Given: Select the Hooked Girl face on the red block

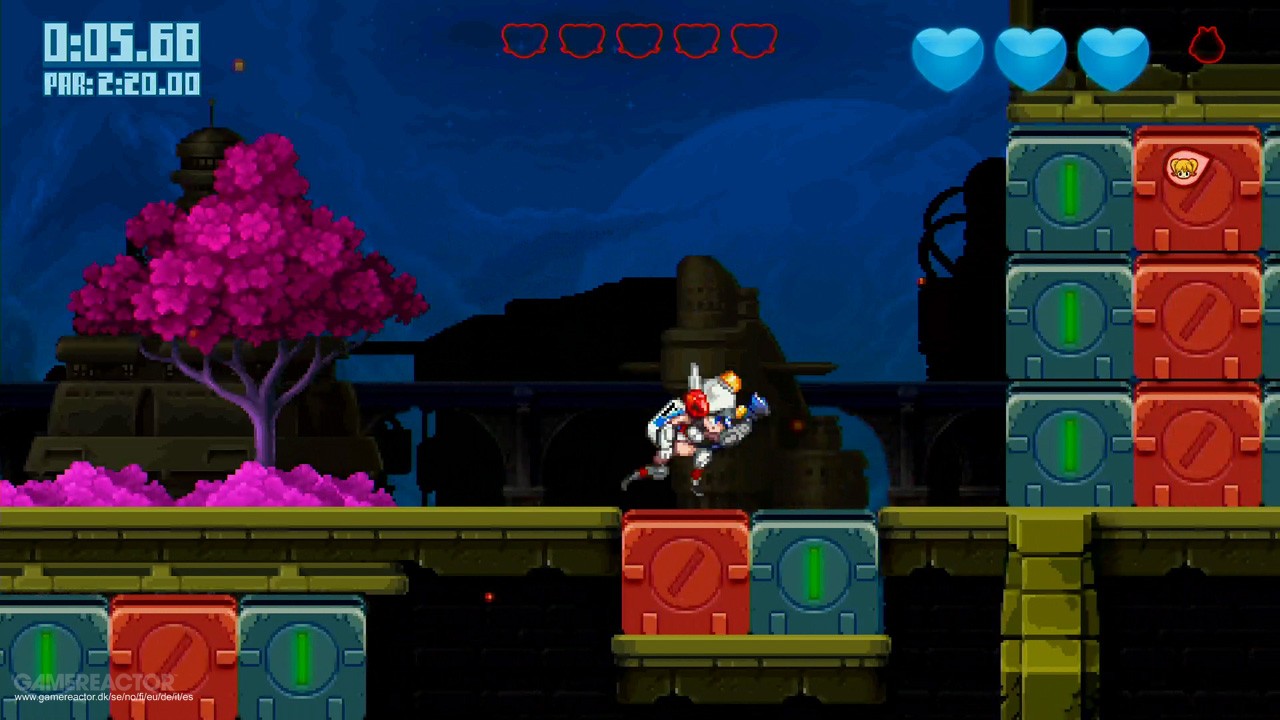Looking at the screenshot, I should (x=1185, y=170).
